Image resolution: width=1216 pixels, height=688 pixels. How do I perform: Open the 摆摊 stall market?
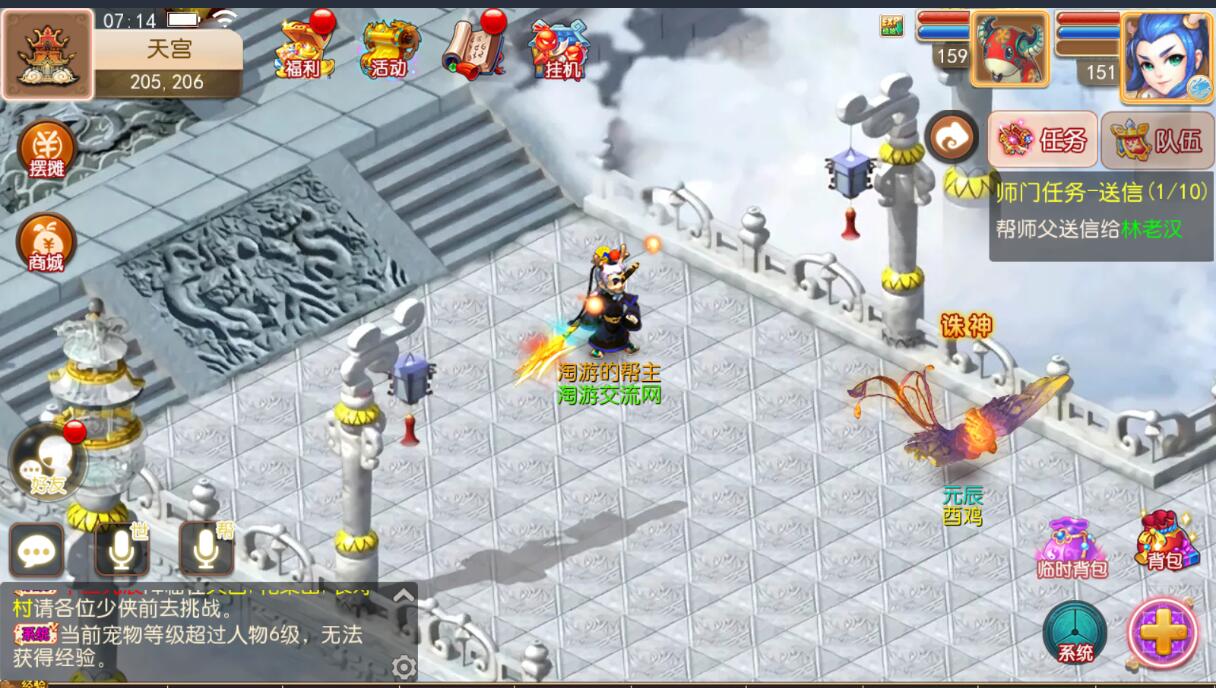tap(47, 150)
